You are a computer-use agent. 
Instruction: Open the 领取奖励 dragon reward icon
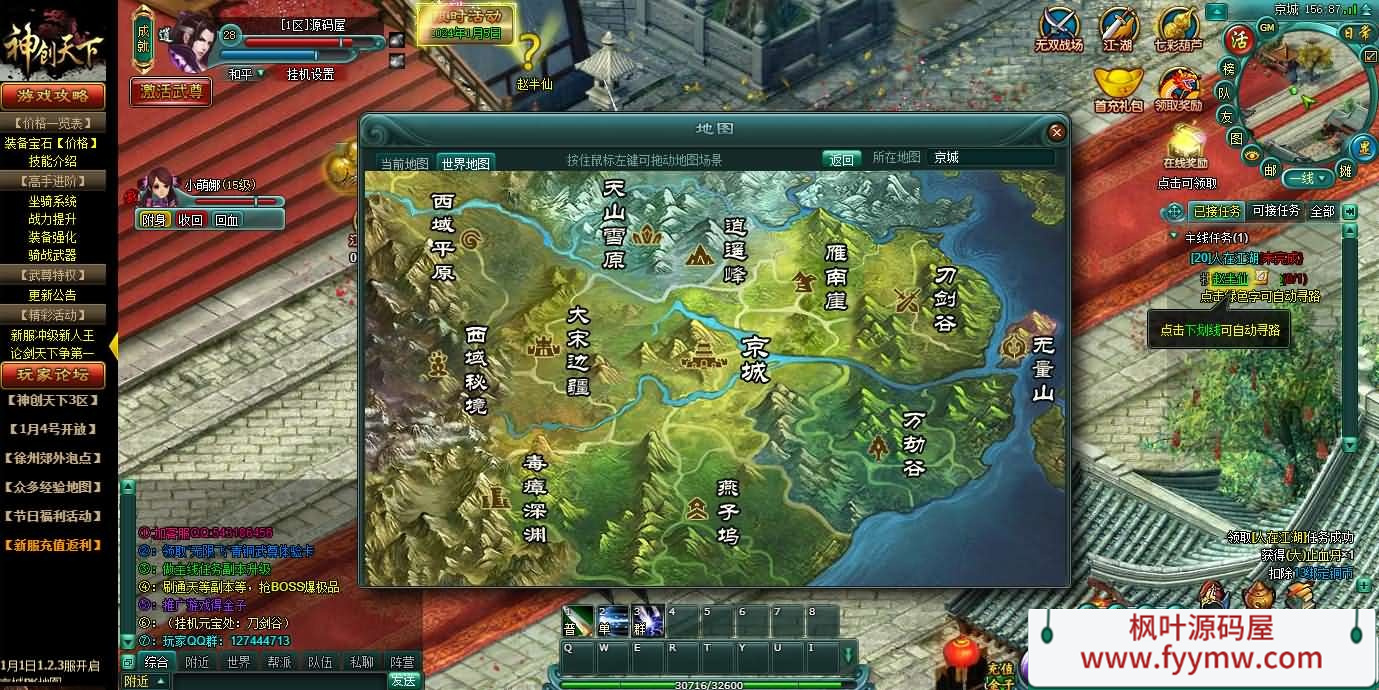[x=1178, y=88]
